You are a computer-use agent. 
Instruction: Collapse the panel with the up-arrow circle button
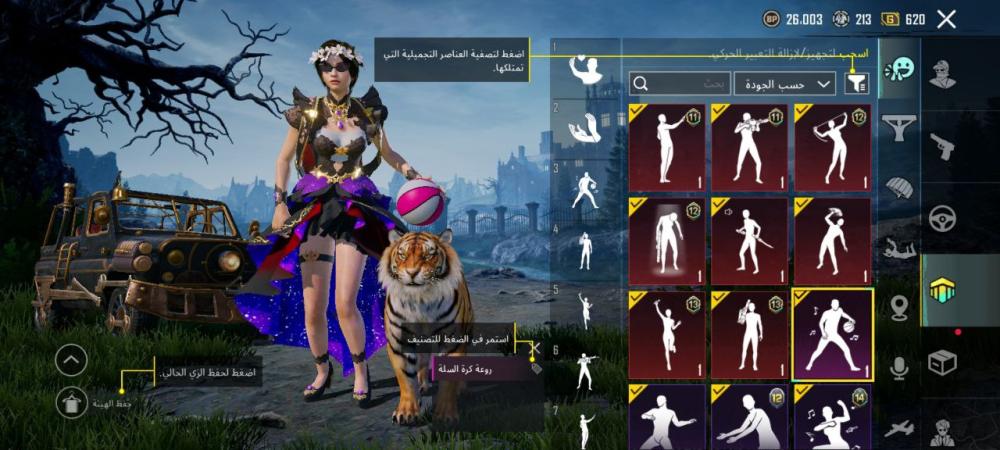pyautogui.click(x=71, y=360)
